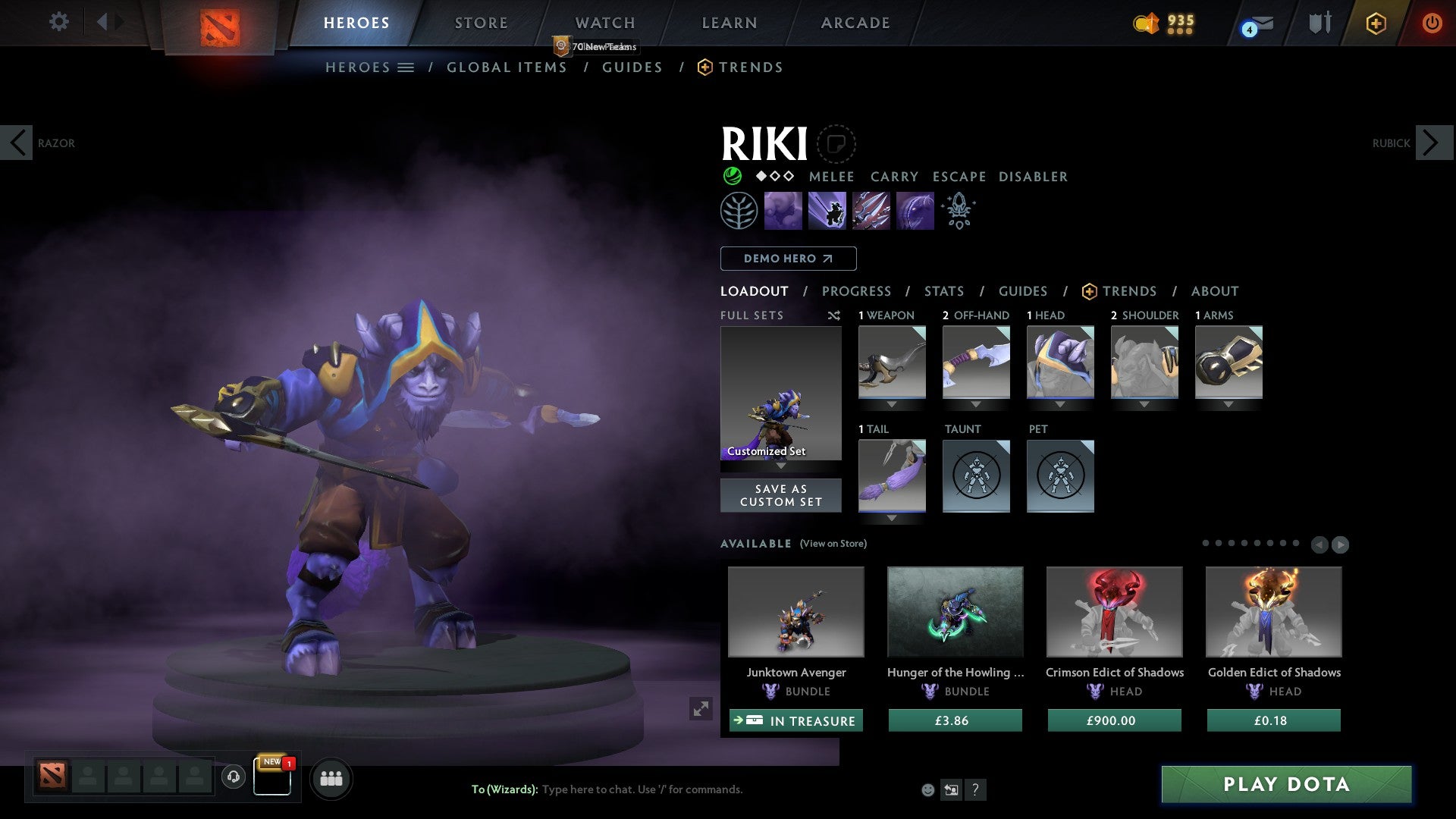Select the Smoke Screen ability icon
1456x819 pixels.
pyautogui.click(x=783, y=210)
